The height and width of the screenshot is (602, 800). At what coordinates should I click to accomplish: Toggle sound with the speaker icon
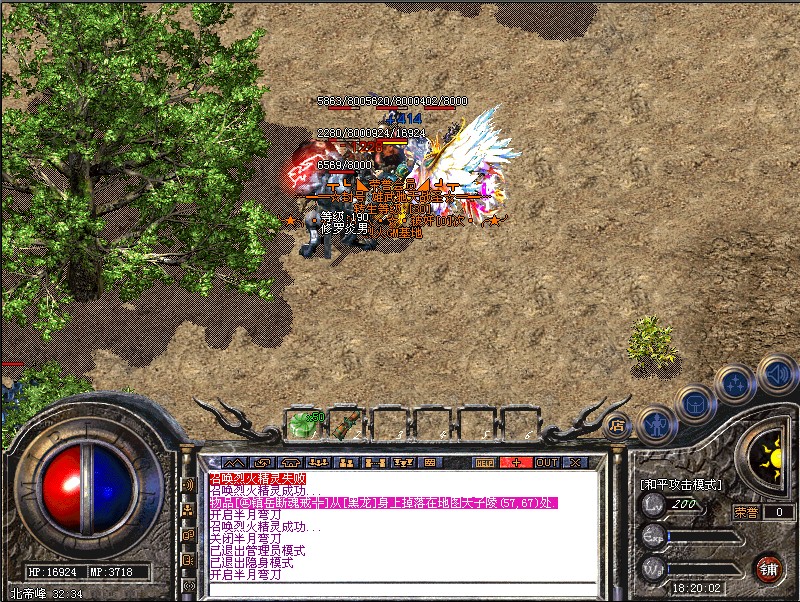(776, 373)
